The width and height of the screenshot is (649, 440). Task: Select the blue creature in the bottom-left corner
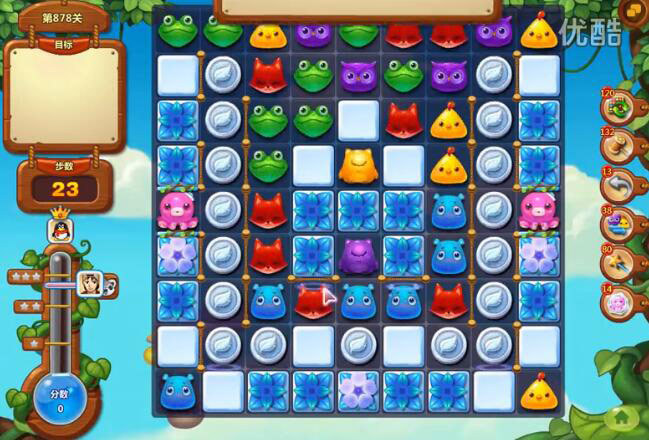pos(177,390)
